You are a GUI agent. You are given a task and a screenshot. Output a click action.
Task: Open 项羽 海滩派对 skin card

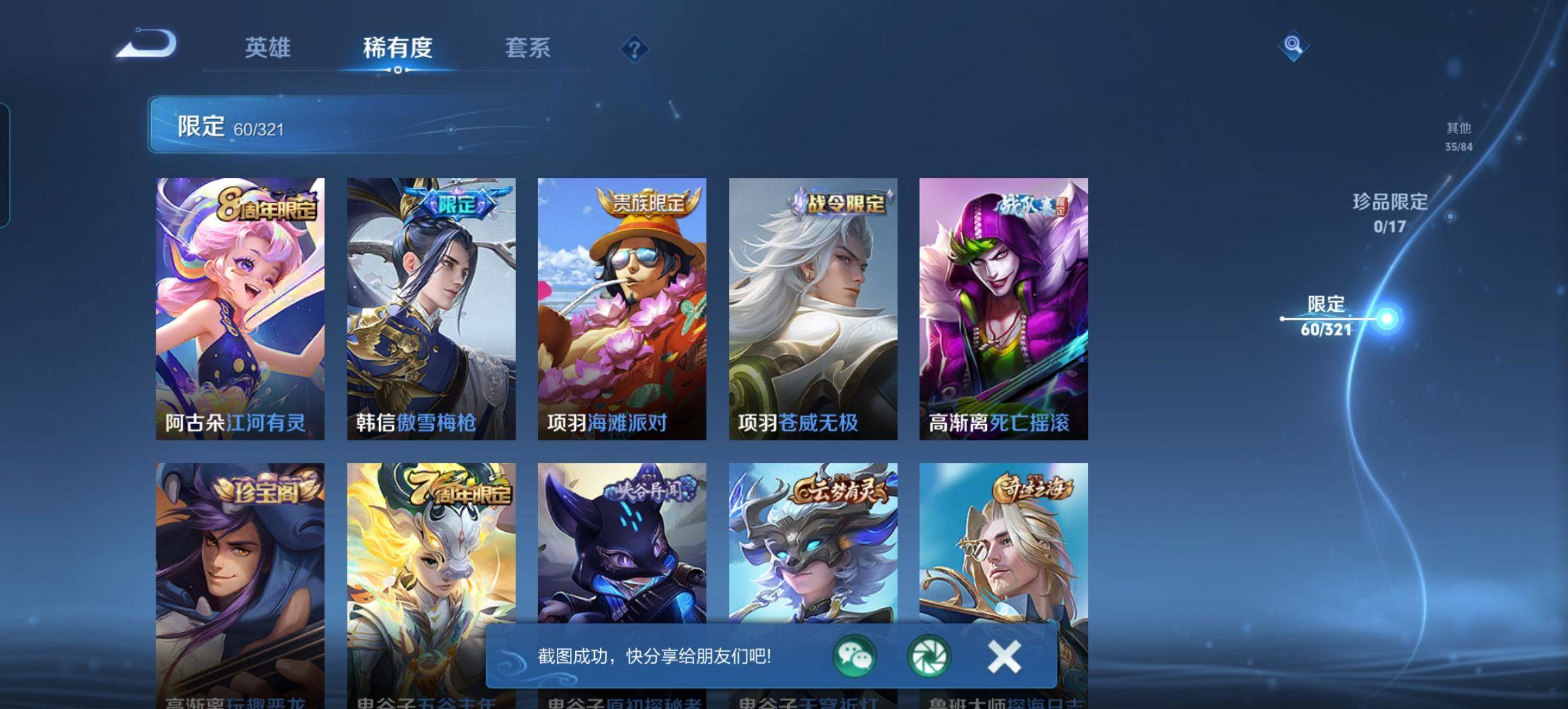pyautogui.click(x=621, y=309)
